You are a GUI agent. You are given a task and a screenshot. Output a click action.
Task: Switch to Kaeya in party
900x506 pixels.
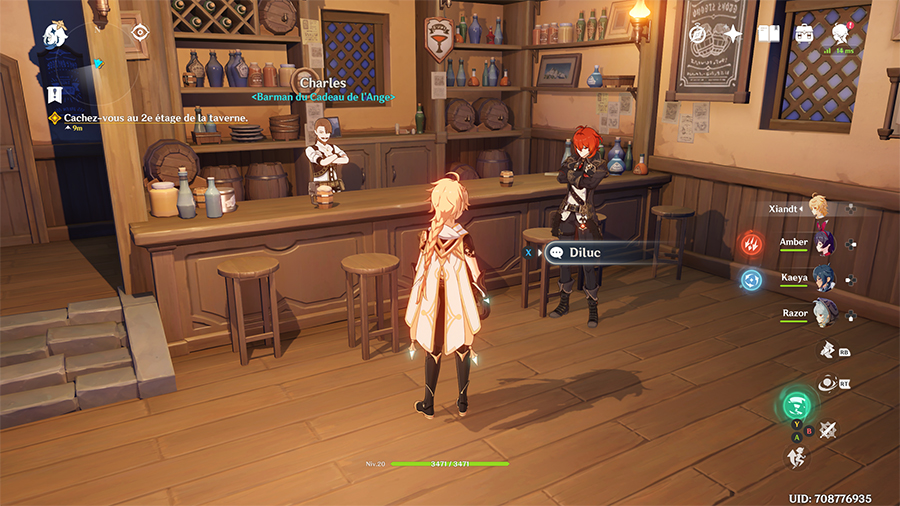[x=822, y=277]
